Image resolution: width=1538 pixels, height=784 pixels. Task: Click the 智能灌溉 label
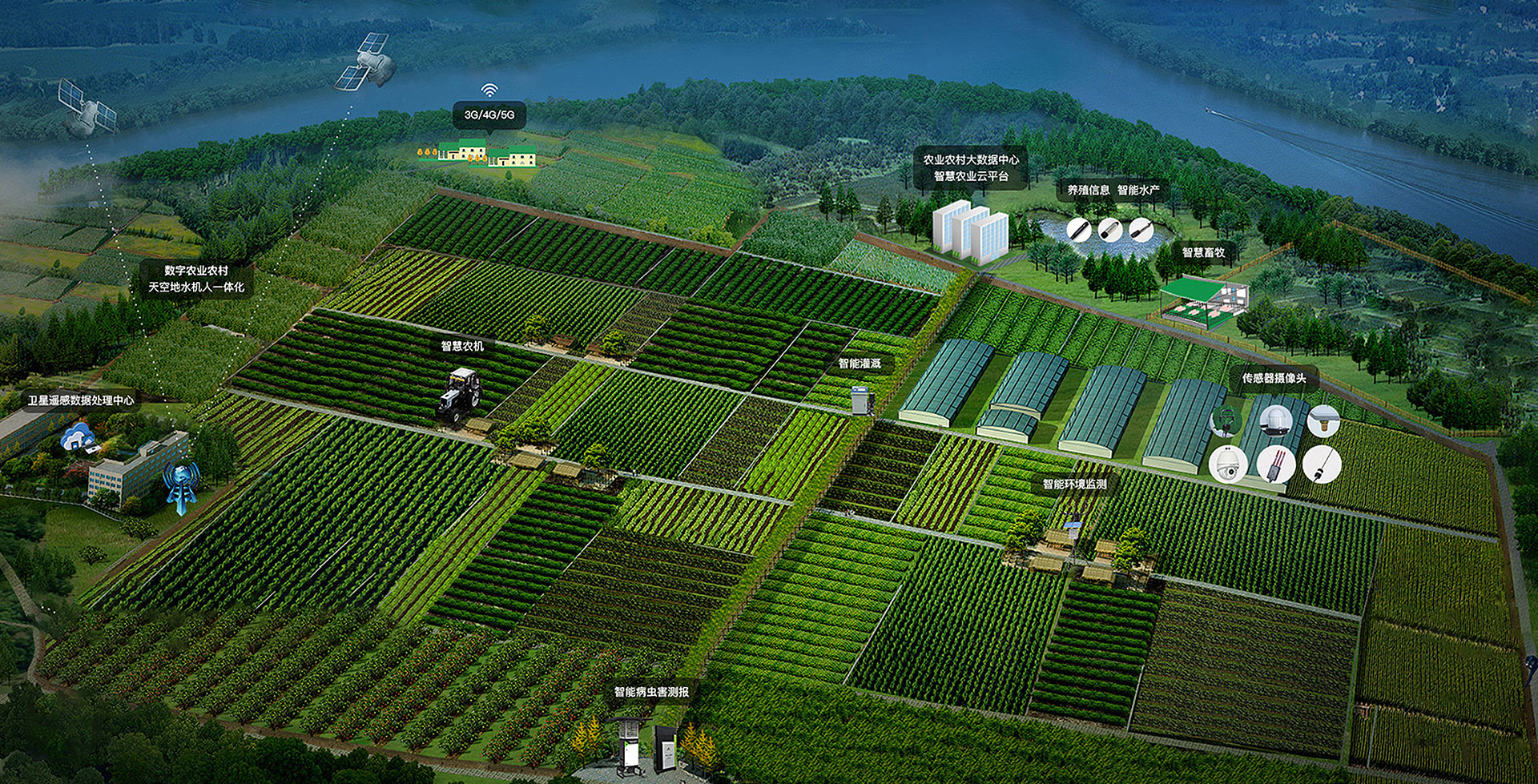860,364
